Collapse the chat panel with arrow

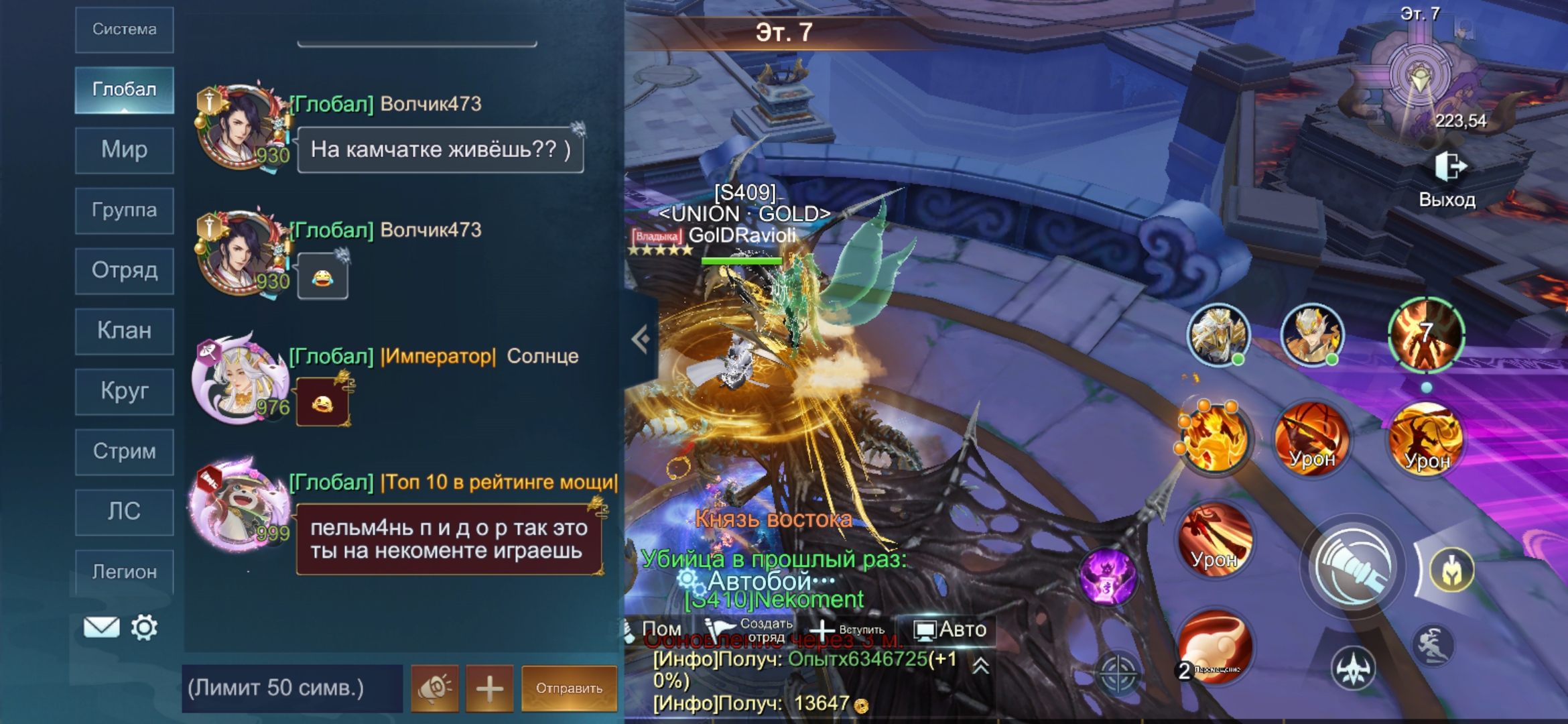[x=641, y=339]
